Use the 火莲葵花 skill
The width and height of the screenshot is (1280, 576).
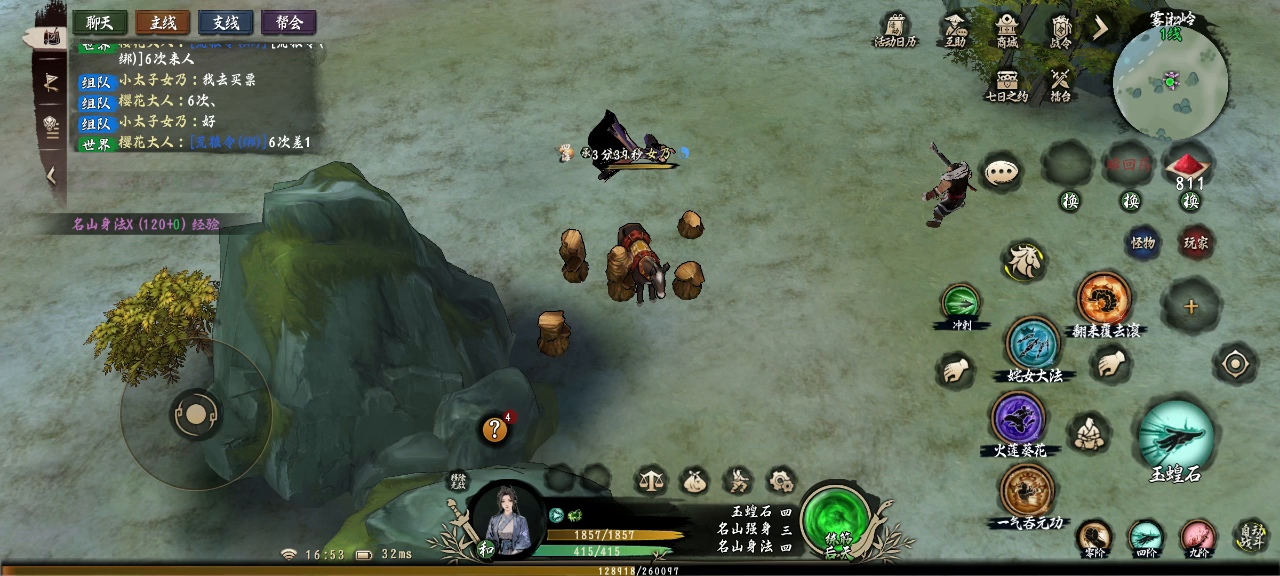tap(1019, 417)
